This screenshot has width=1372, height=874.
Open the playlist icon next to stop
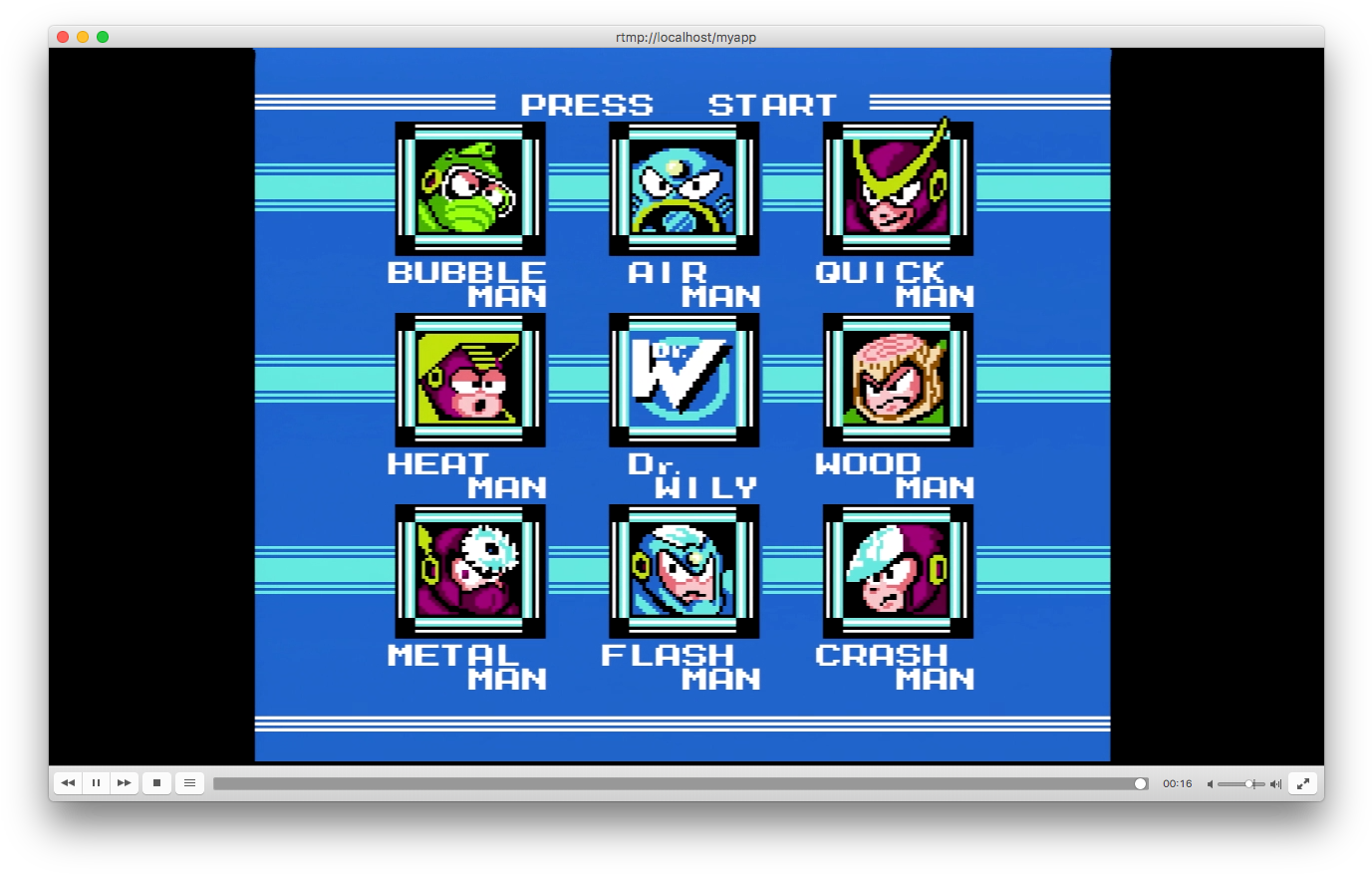189,782
